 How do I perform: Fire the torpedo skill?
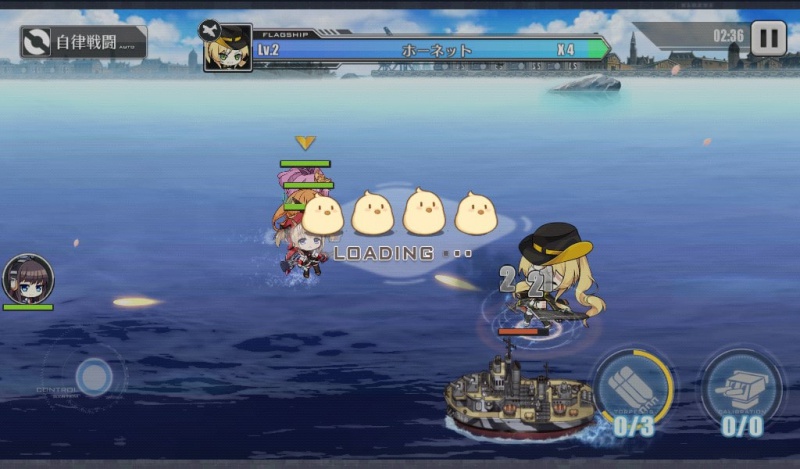point(632,389)
